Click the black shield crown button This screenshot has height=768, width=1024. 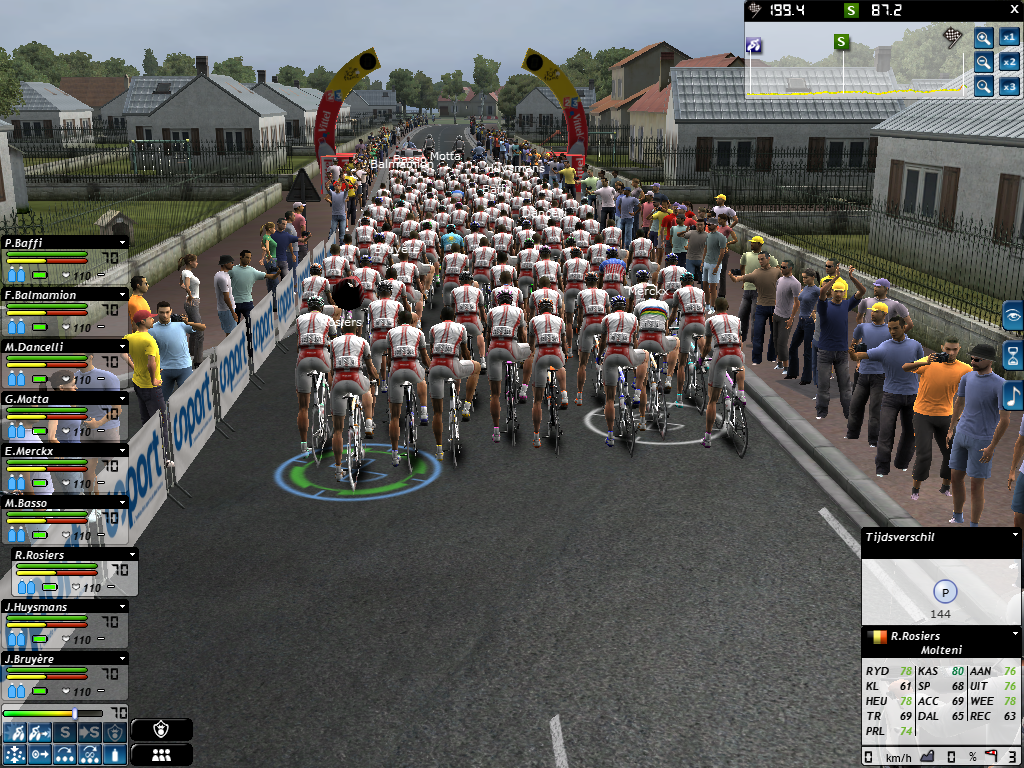pyautogui.click(x=161, y=730)
